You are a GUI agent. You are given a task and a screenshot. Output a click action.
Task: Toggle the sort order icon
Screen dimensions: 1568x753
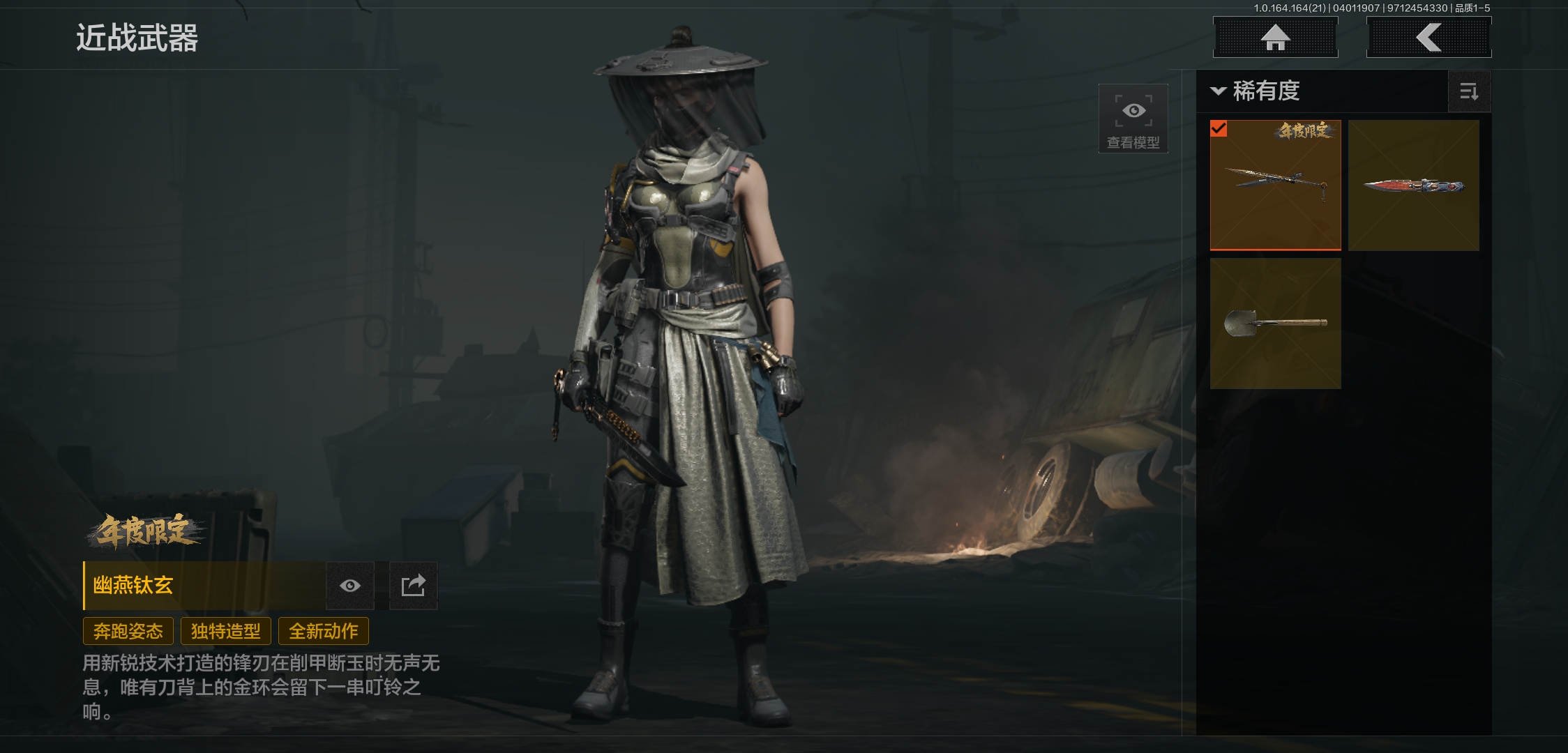[1469, 91]
